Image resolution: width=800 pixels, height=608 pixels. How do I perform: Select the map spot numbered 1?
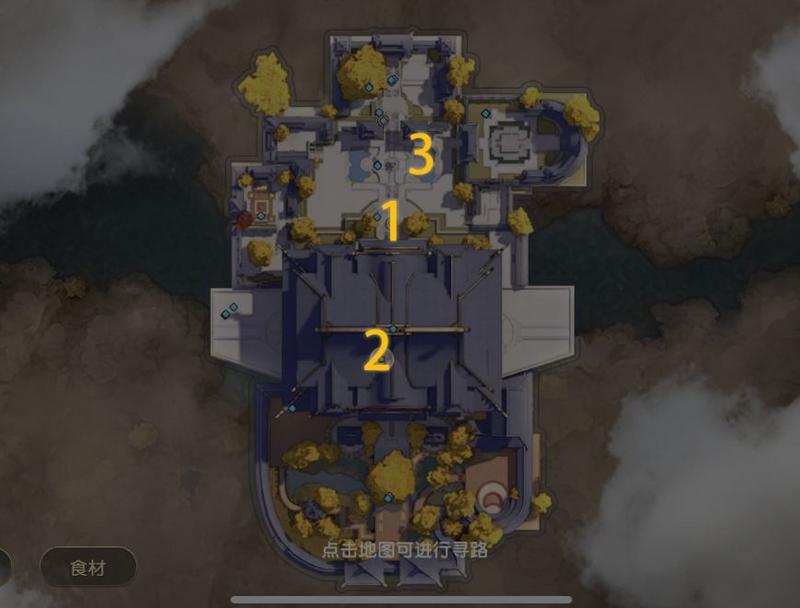pos(392,222)
